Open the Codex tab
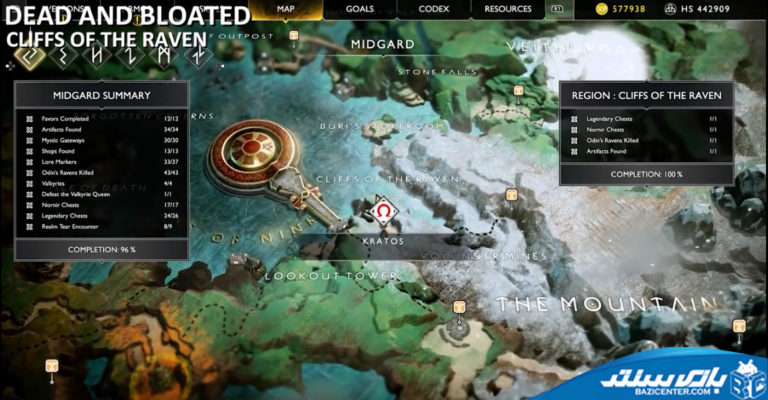This screenshot has height=400, width=768. click(433, 9)
